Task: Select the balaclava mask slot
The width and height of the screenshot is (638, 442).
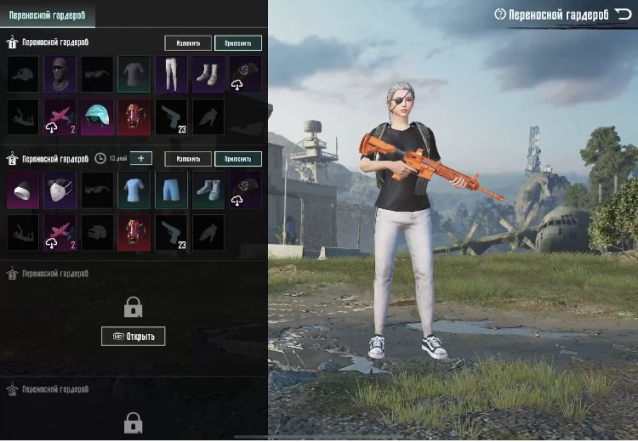Action: 60,74
